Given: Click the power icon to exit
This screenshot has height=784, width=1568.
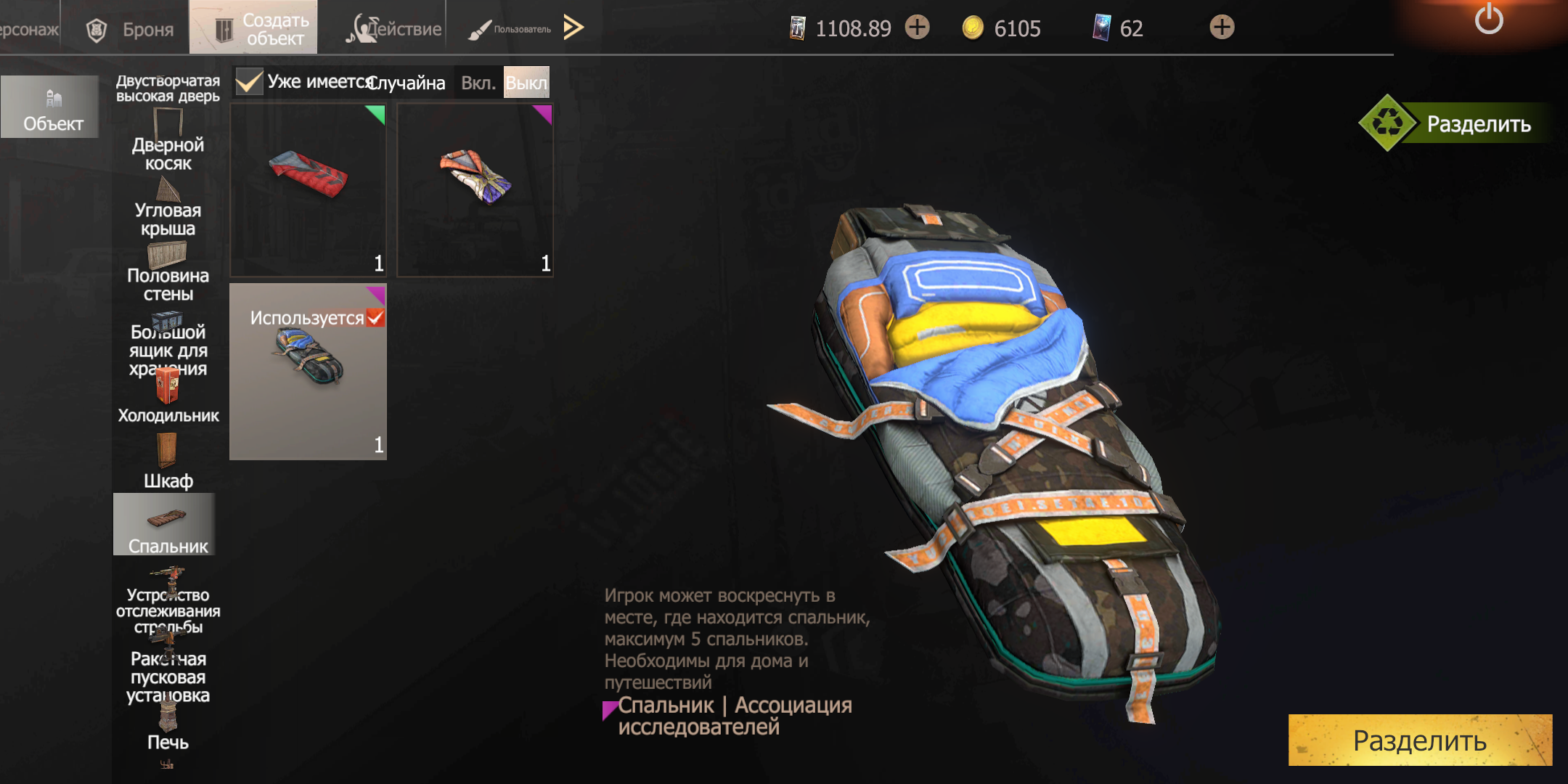Looking at the screenshot, I should [1488, 20].
